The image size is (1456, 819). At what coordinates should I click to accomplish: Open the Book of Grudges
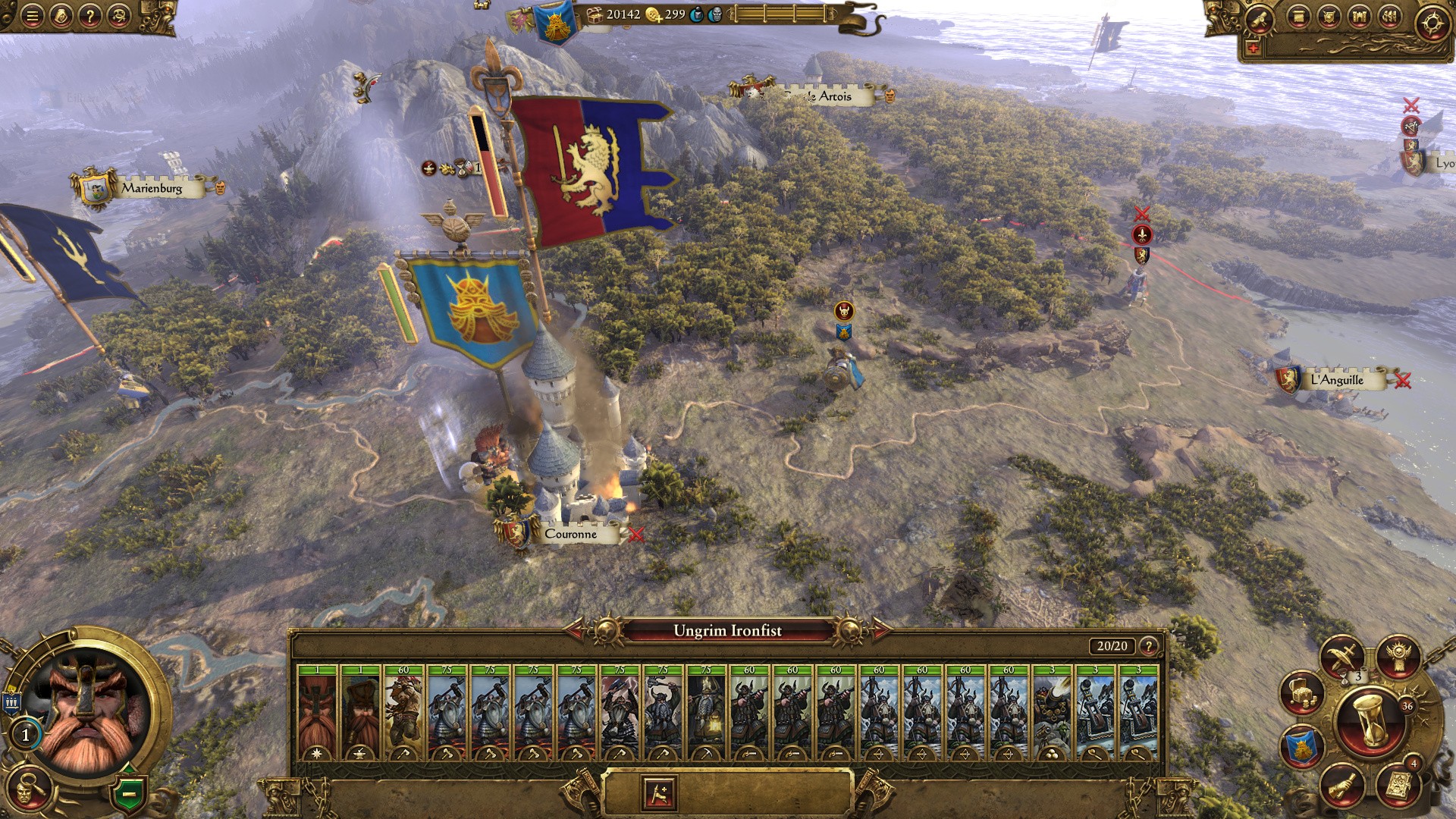pyautogui.click(x=1397, y=786)
